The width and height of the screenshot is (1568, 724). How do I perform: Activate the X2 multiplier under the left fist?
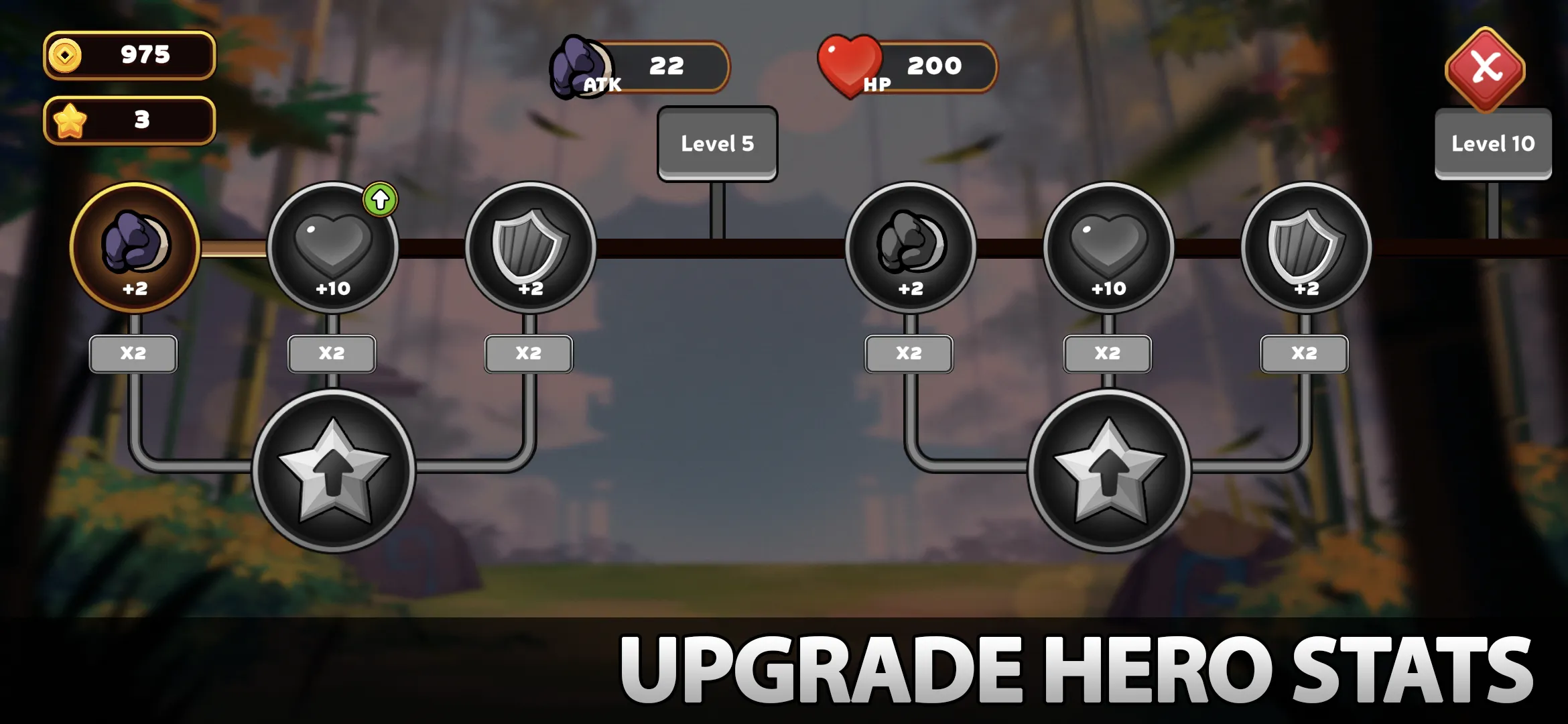point(134,353)
